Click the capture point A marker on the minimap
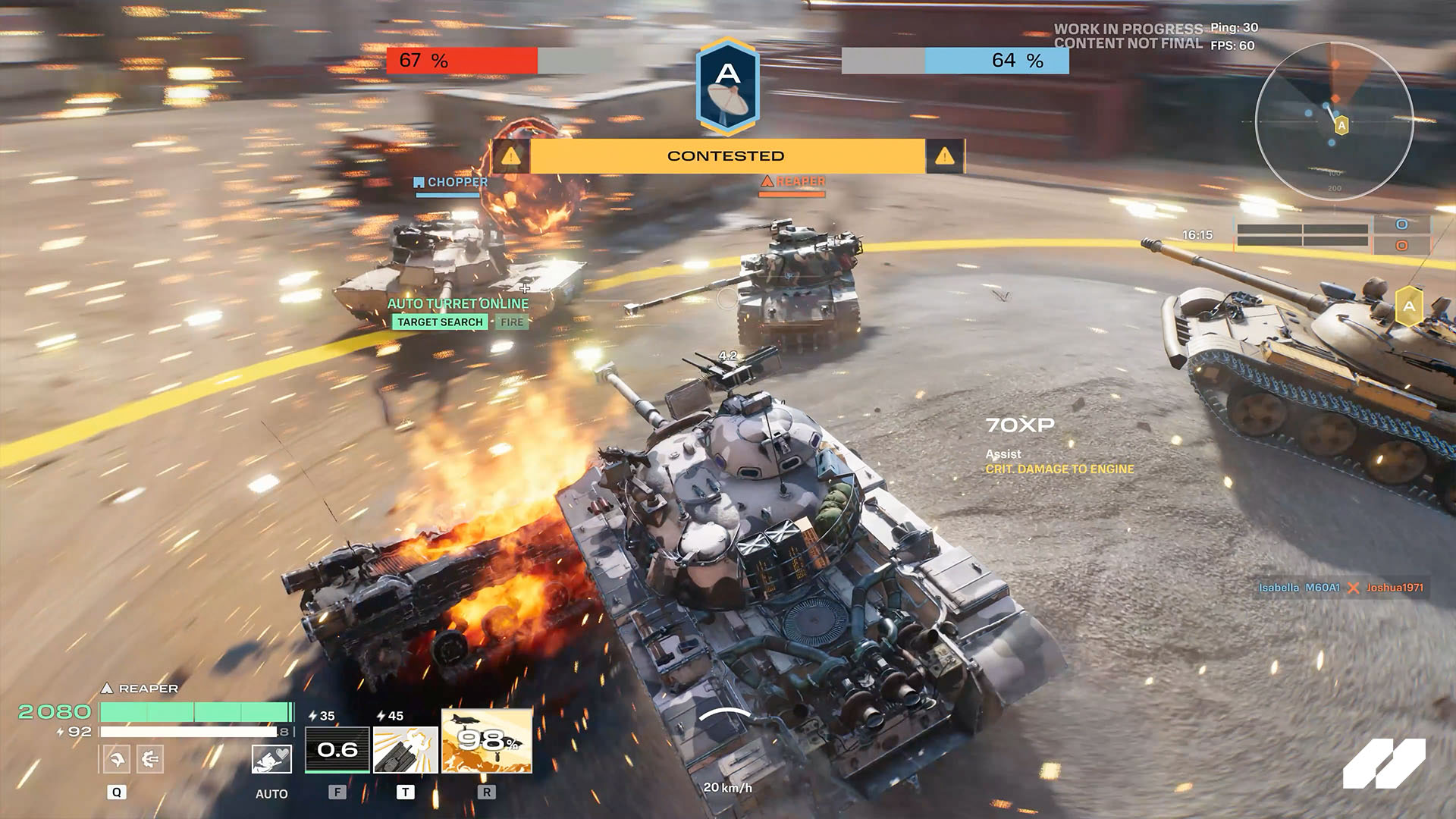Viewport: 1456px width, 819px height. pos(1341,125)
